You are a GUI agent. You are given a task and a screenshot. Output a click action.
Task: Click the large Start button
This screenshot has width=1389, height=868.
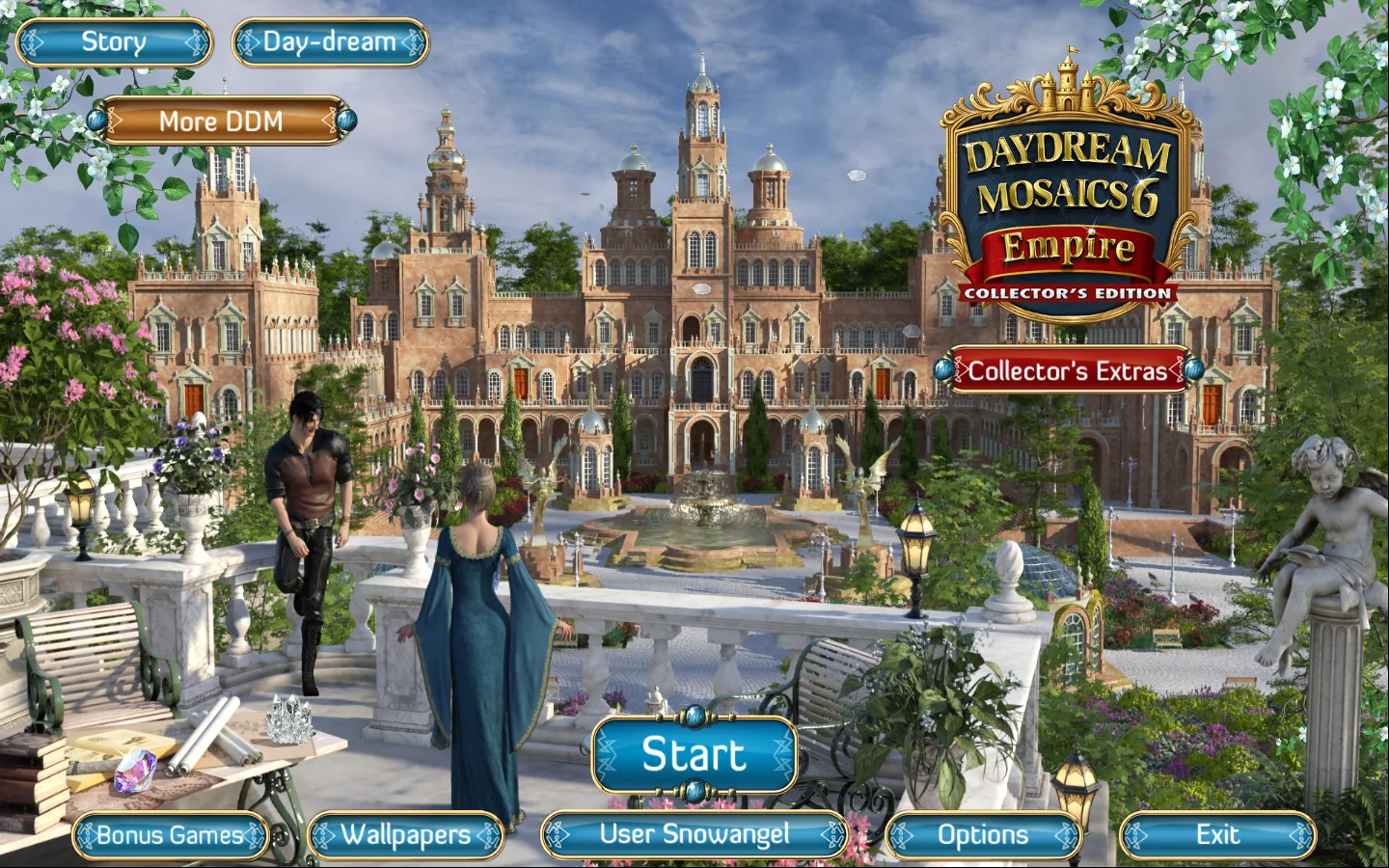tap(694, 755)
